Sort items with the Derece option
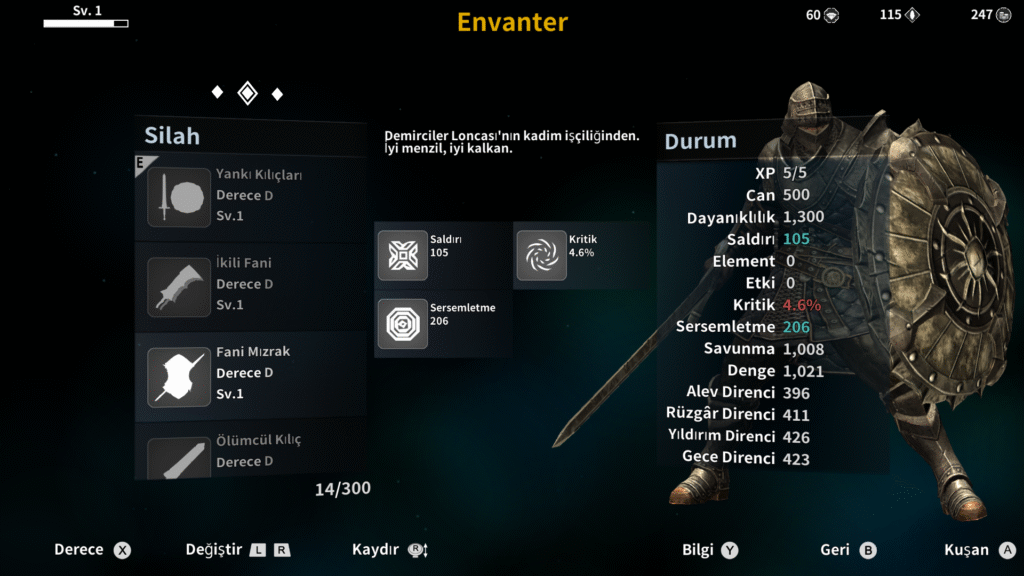The height and width of the screenshot is (576, 1024). [x=92, y=550]
